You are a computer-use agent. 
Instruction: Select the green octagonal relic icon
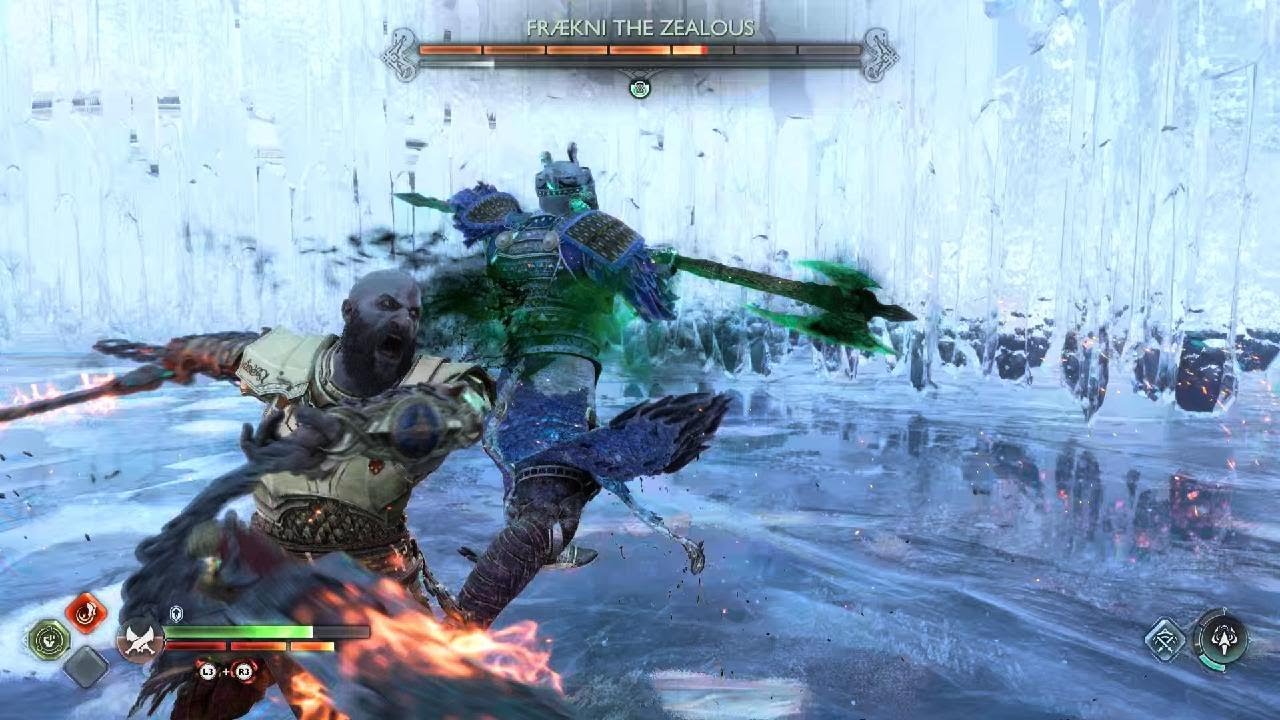(x=47, y=639)
